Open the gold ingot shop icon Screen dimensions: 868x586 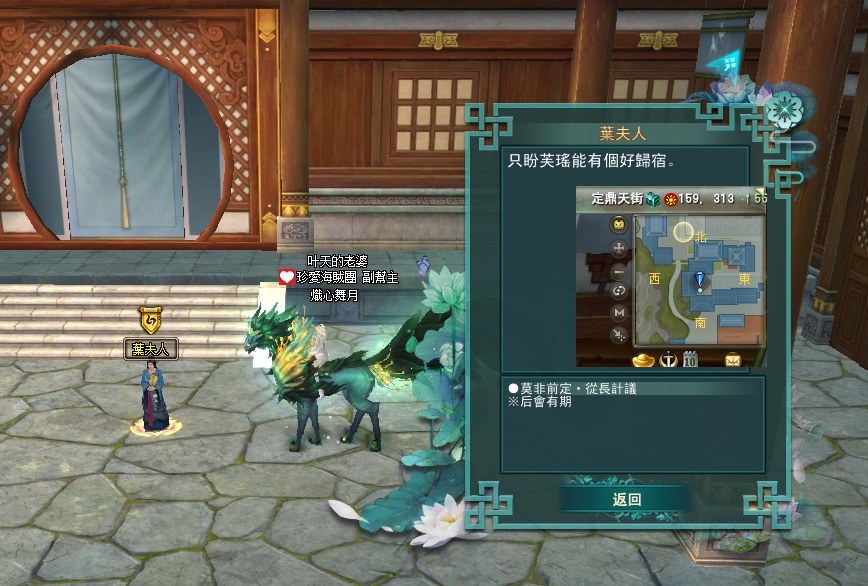pyautogui.click(x=643, y=358)
